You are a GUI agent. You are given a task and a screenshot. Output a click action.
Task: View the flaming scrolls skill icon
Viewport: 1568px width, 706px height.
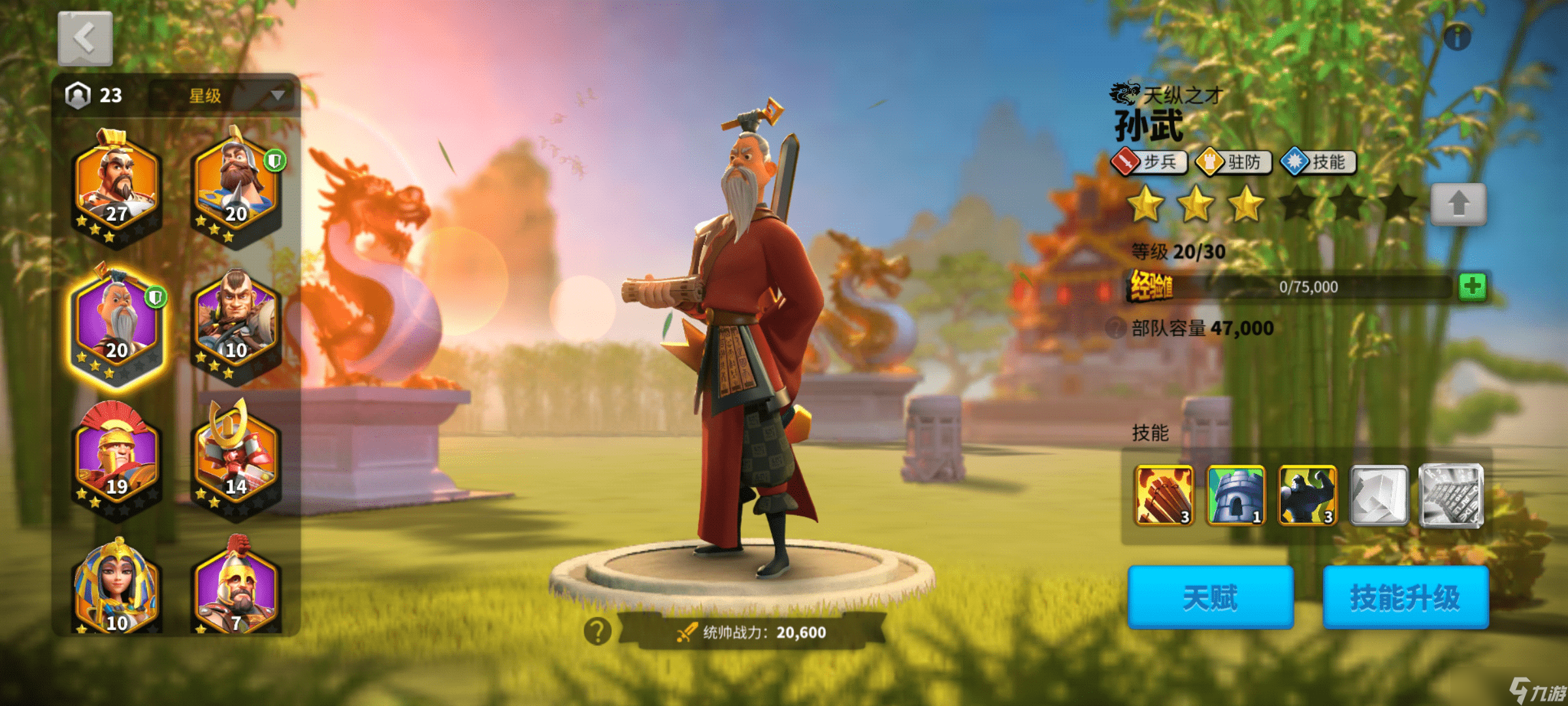coord(1164,496)
